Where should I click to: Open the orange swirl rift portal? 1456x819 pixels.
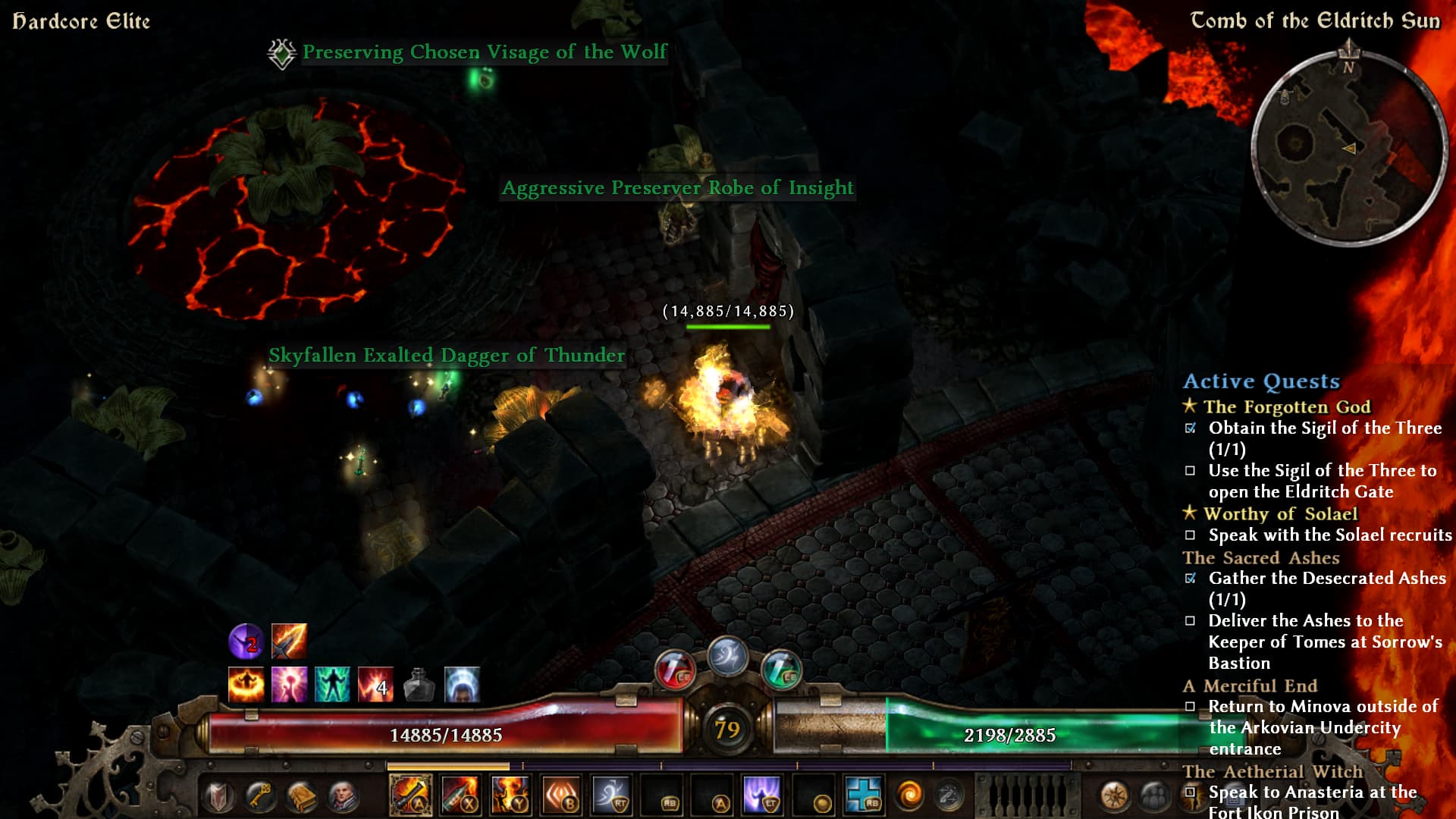click(908, 795)
